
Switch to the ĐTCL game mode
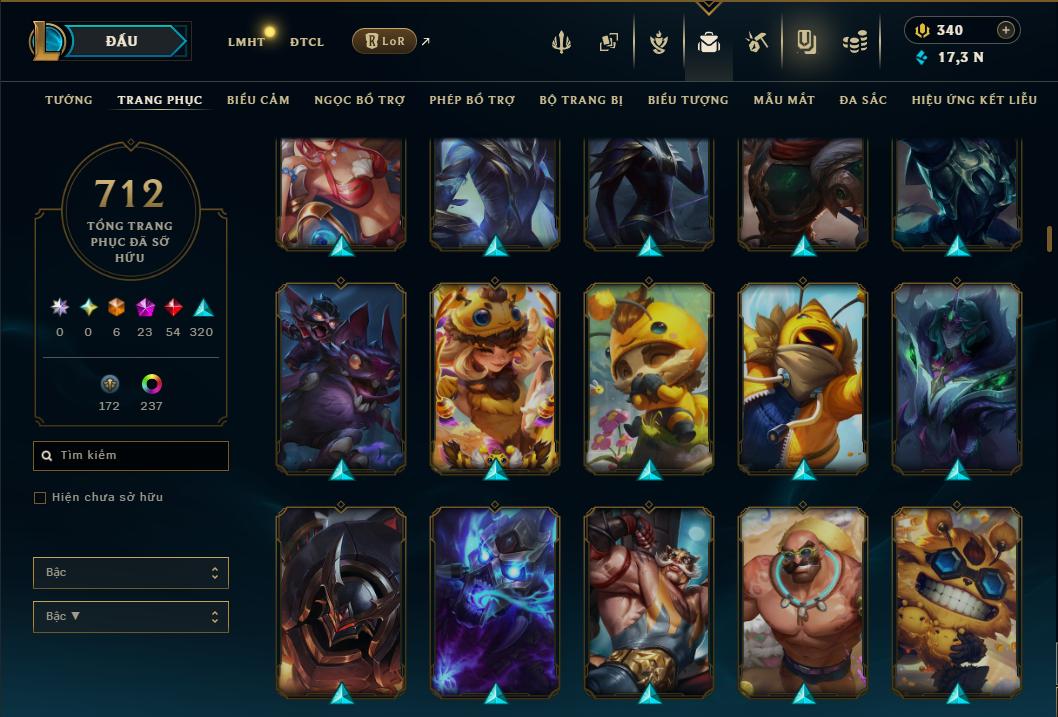(306, 42)
